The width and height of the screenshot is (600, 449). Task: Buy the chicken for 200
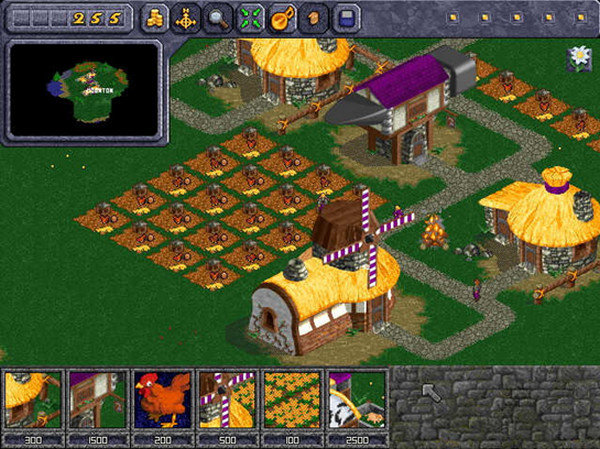tap(162, 400)
